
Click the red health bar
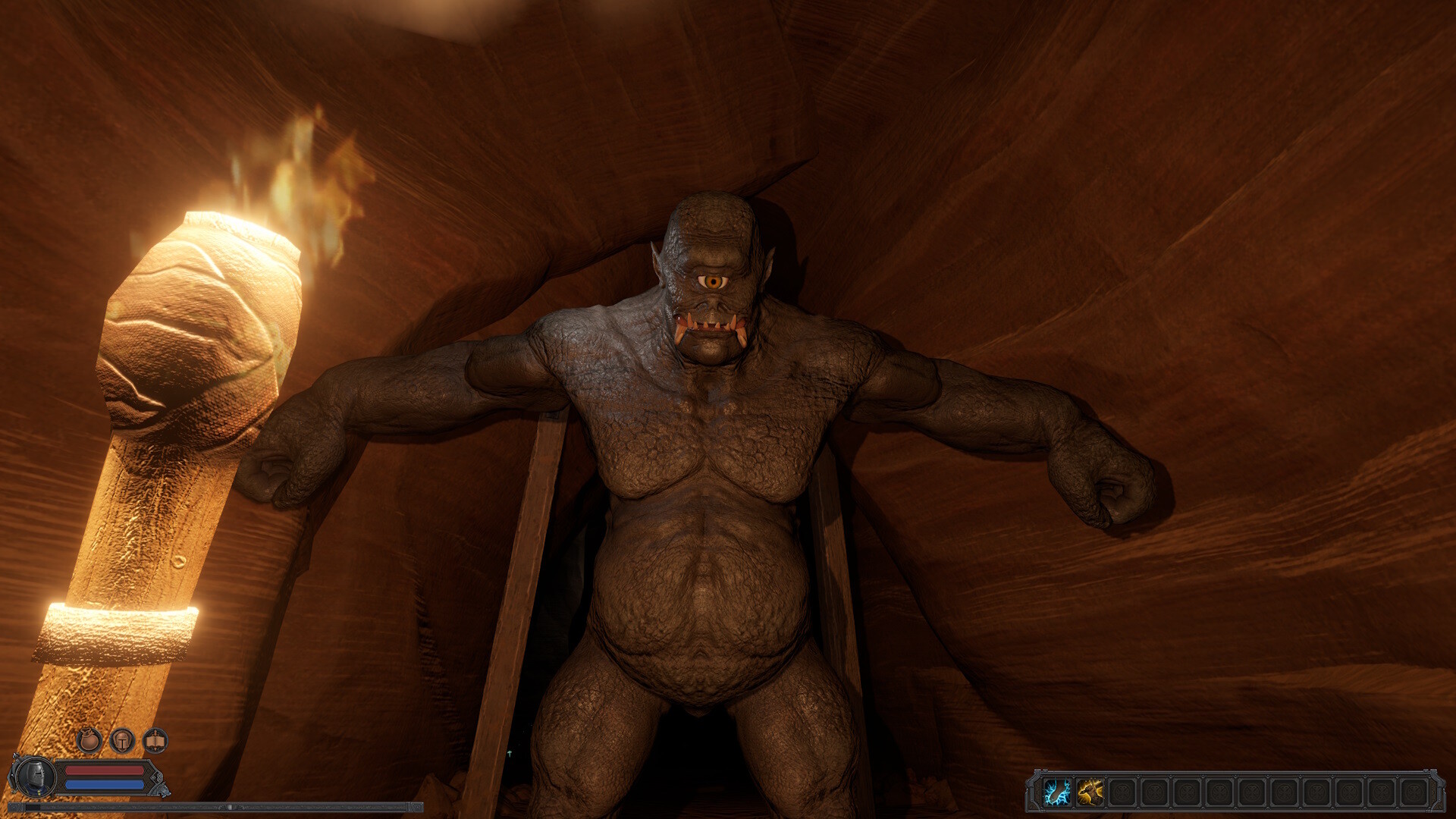tap(104, 770)
